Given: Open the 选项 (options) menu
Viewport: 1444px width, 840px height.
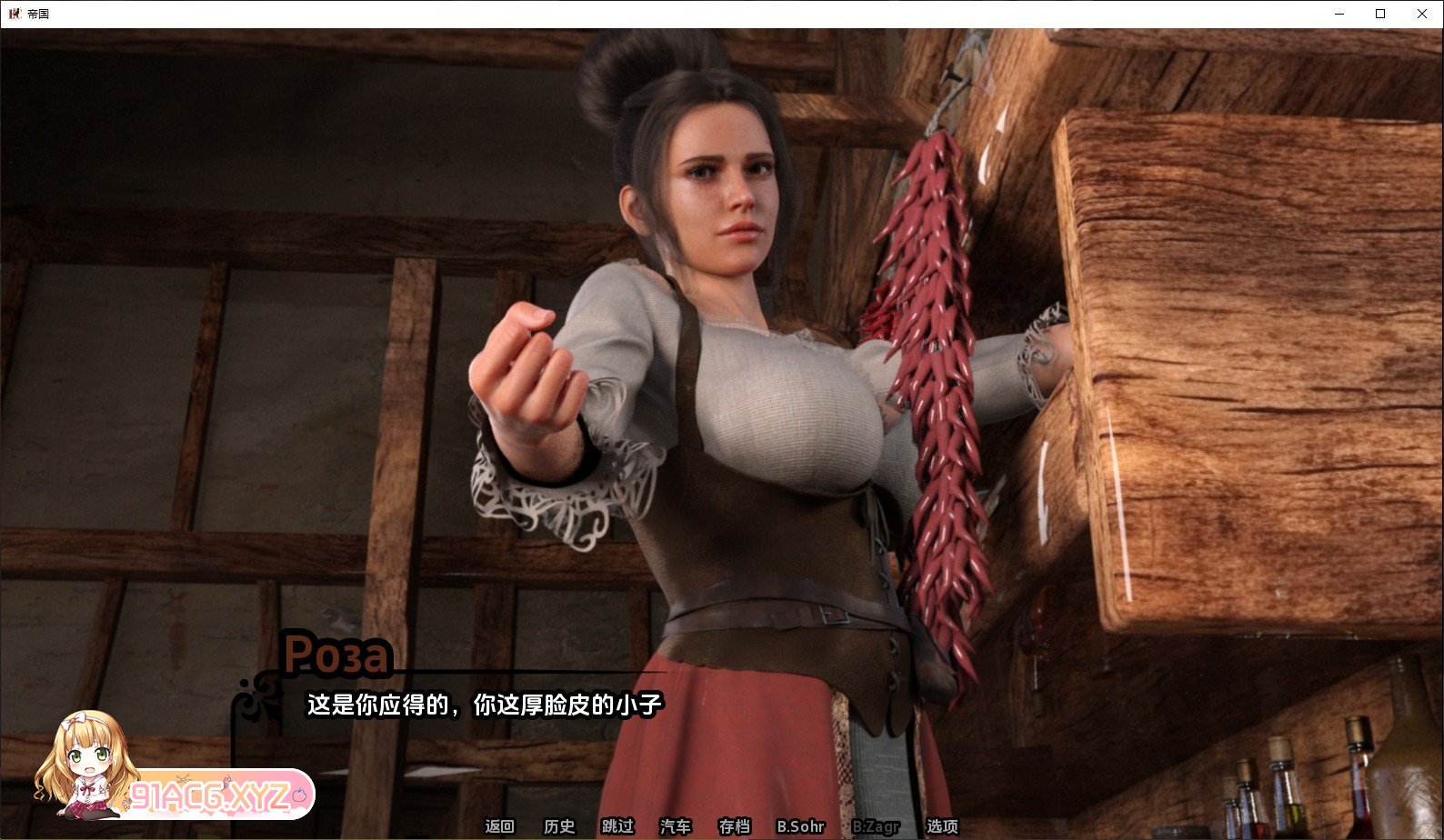Looking at the screenshot, I should coord(942,826).
